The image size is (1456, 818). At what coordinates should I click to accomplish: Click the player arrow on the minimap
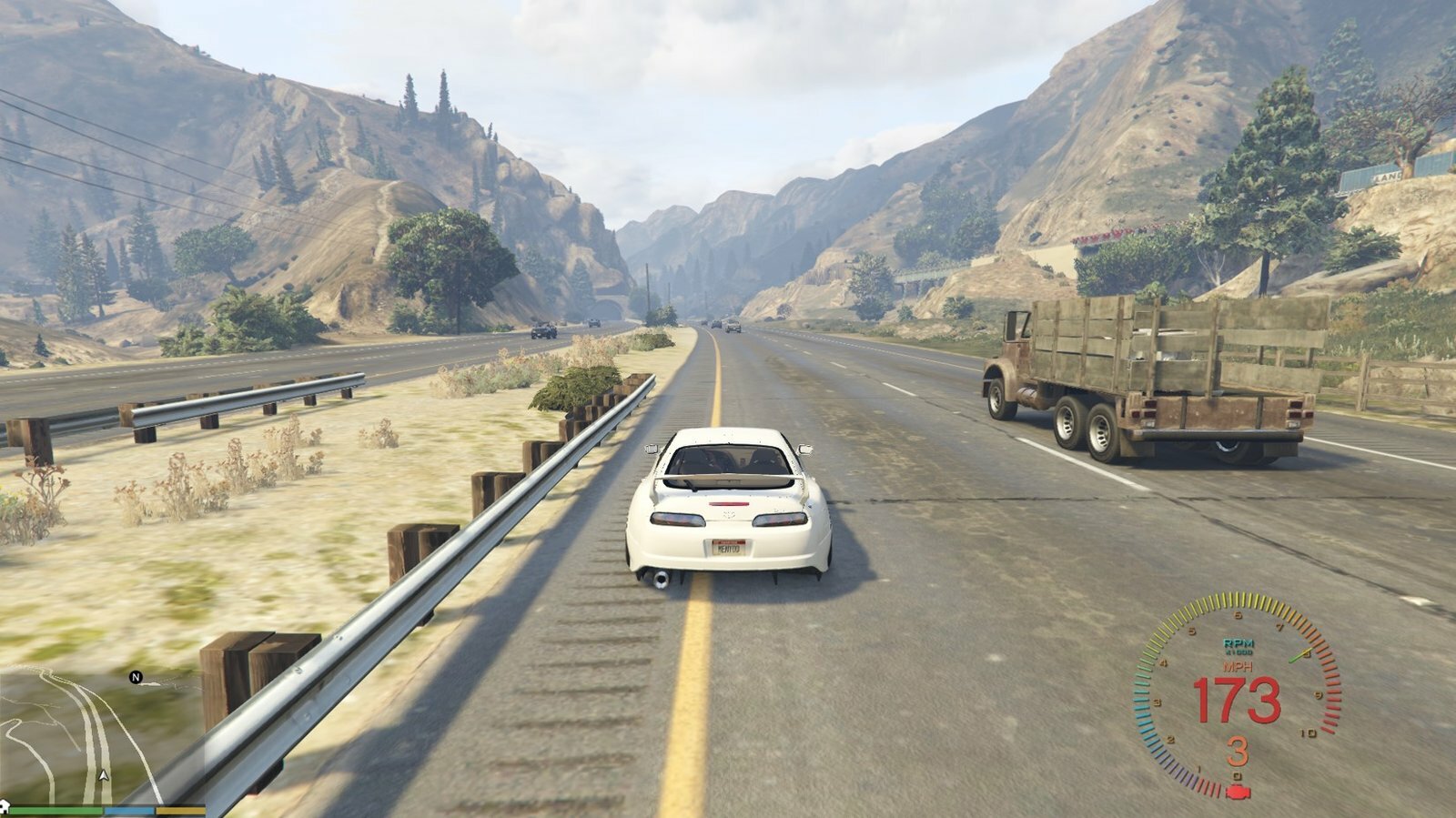[104, 776]
